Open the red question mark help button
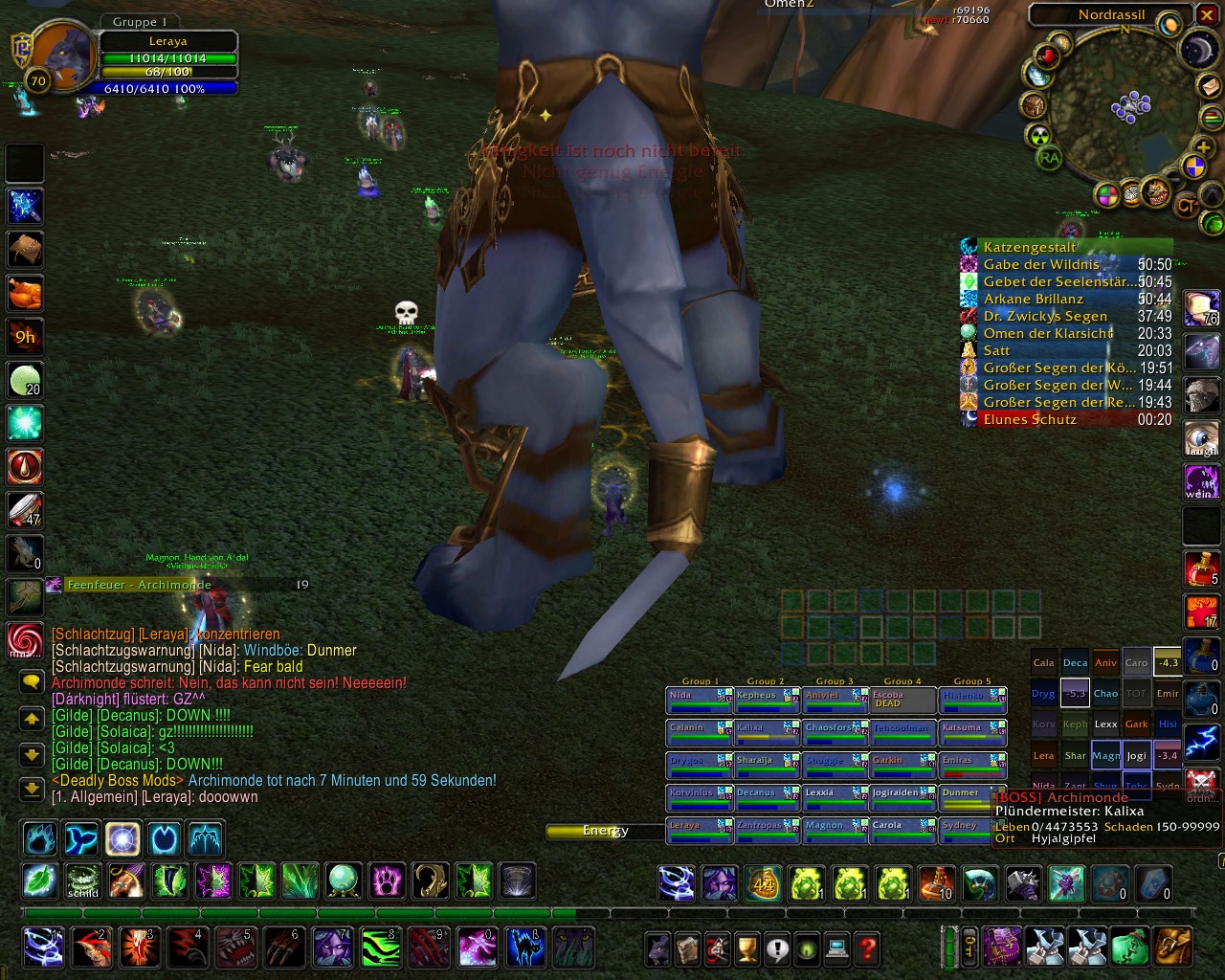 [x=868, y=948]
